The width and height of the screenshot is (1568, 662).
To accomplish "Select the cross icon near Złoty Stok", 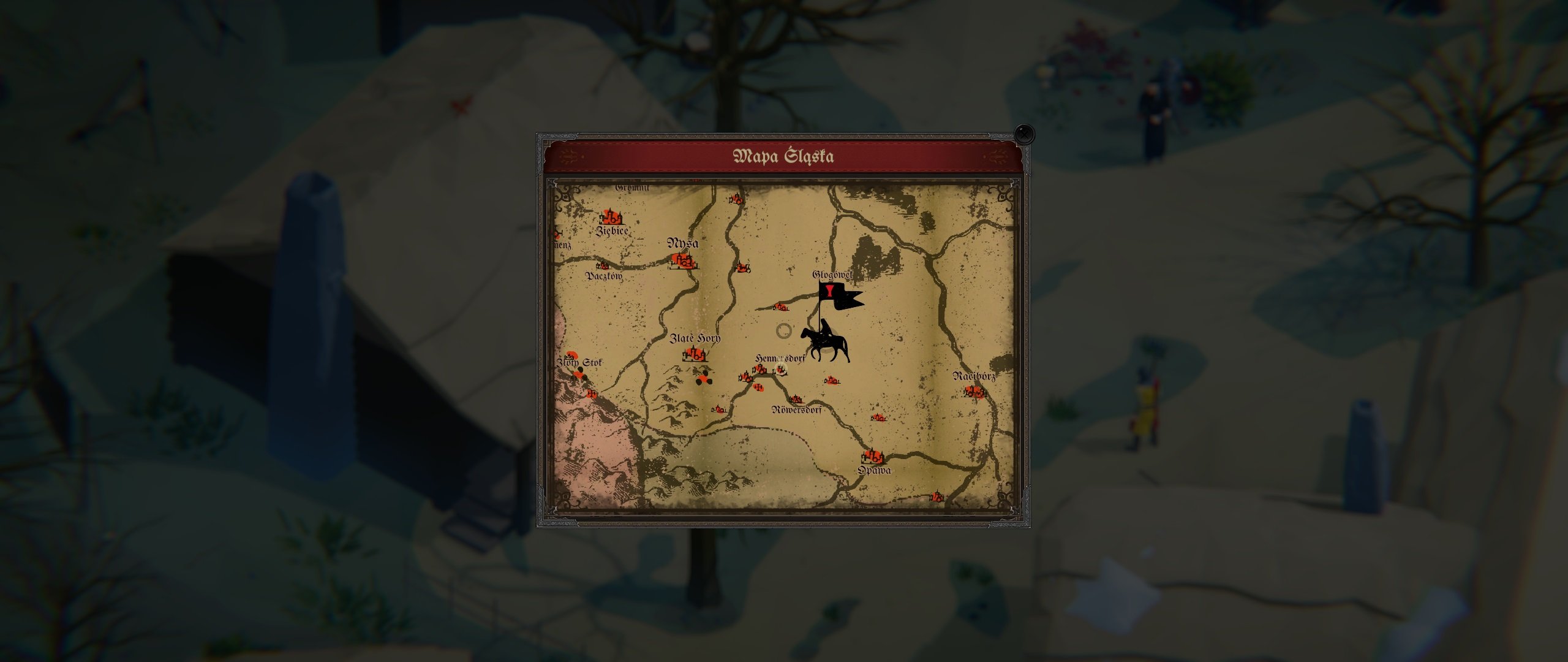I will 592,392.
